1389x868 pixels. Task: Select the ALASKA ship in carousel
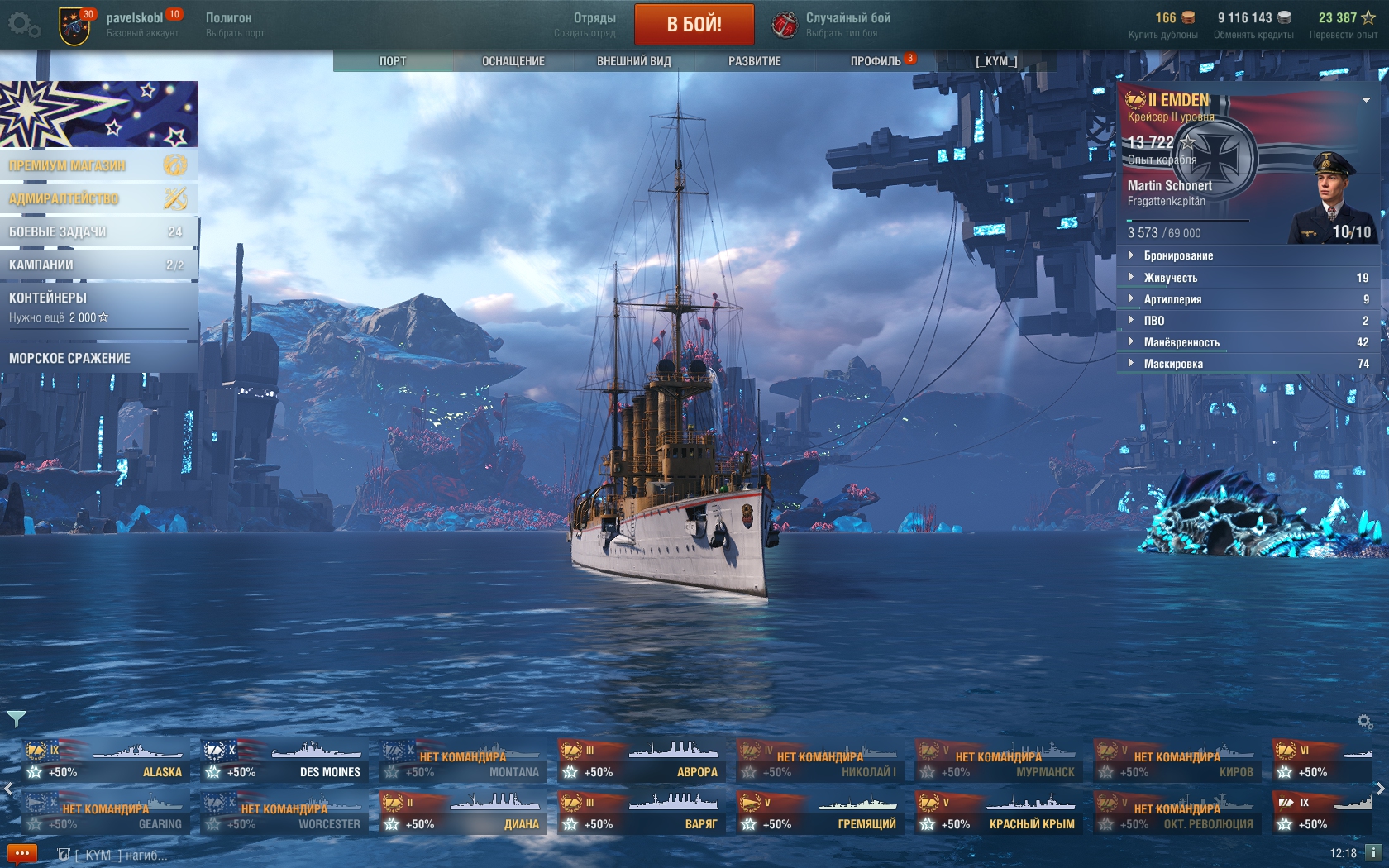105,761
